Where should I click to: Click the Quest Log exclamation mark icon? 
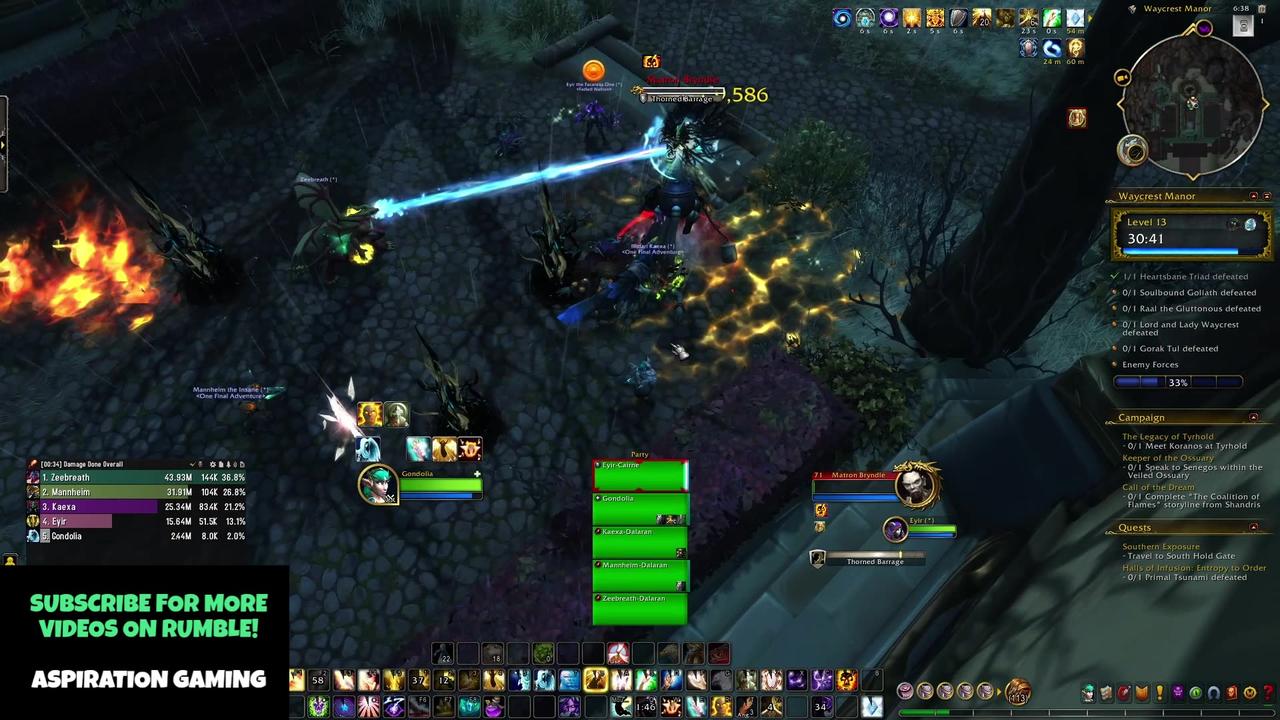click(x=1159, y=691)
